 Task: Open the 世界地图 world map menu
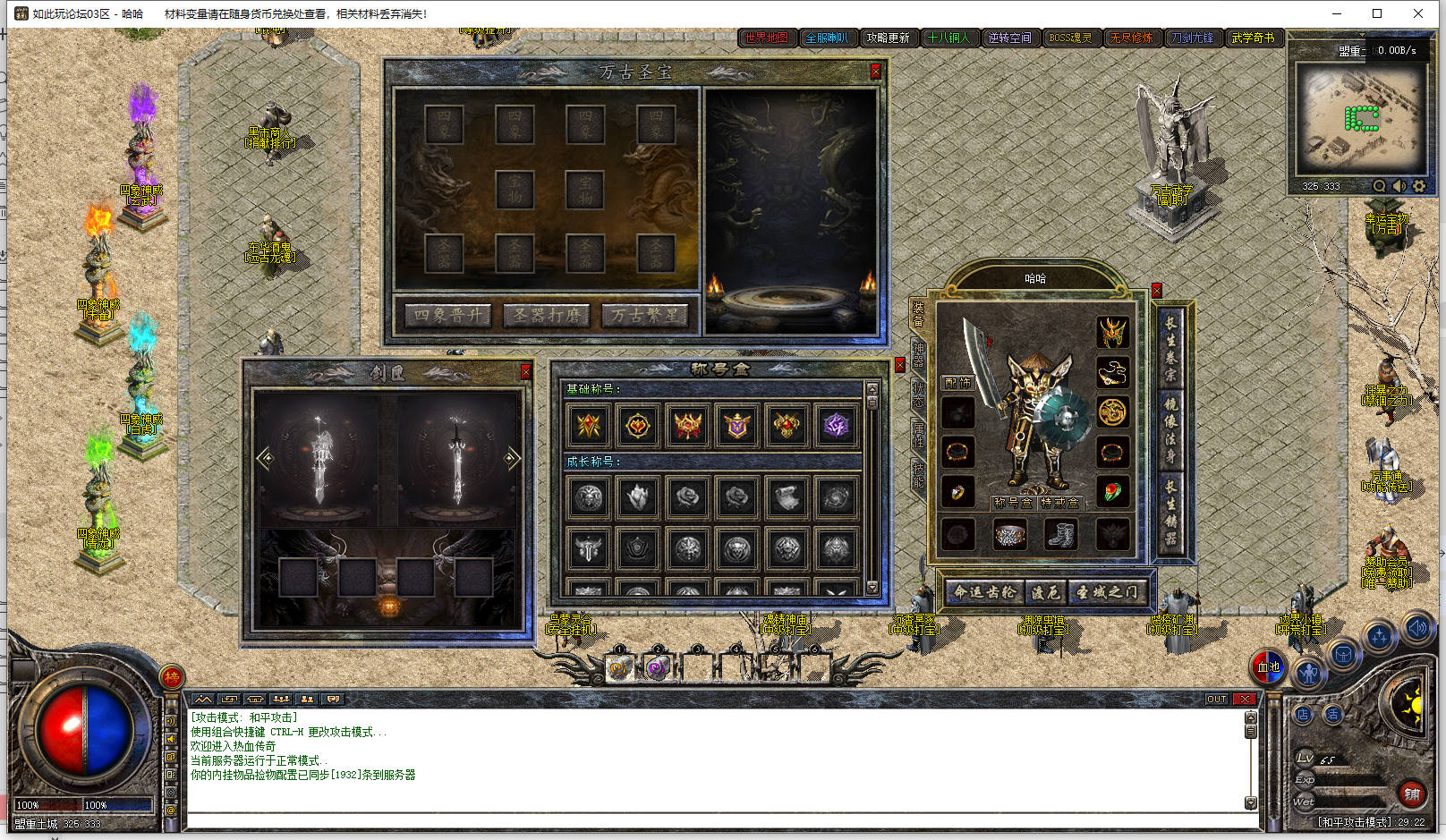pyautogui.click(x=766, y=38)
